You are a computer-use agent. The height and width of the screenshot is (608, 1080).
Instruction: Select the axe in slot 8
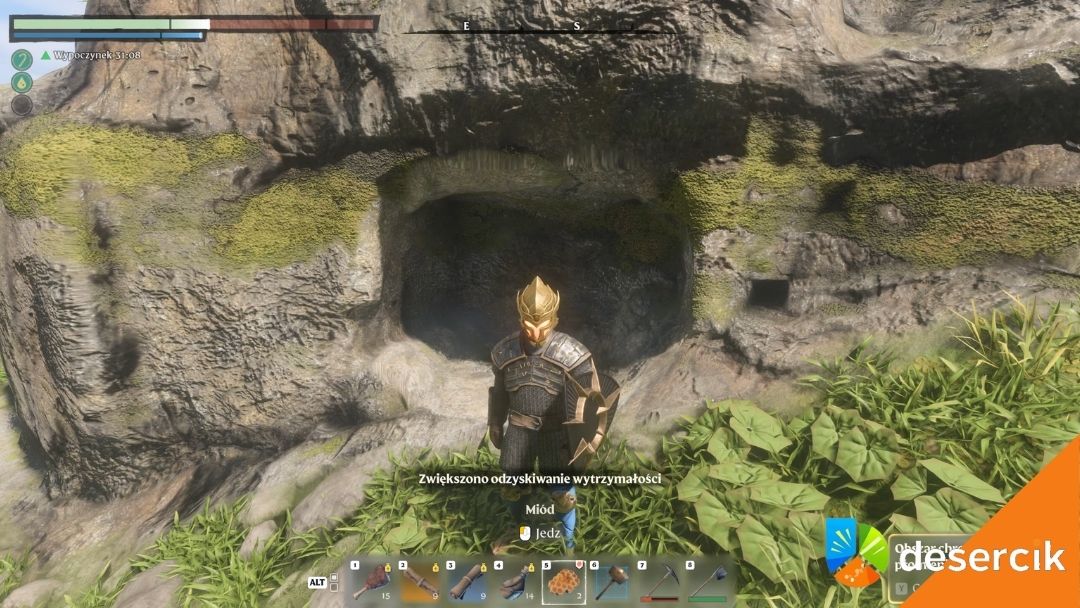[708, 583]
